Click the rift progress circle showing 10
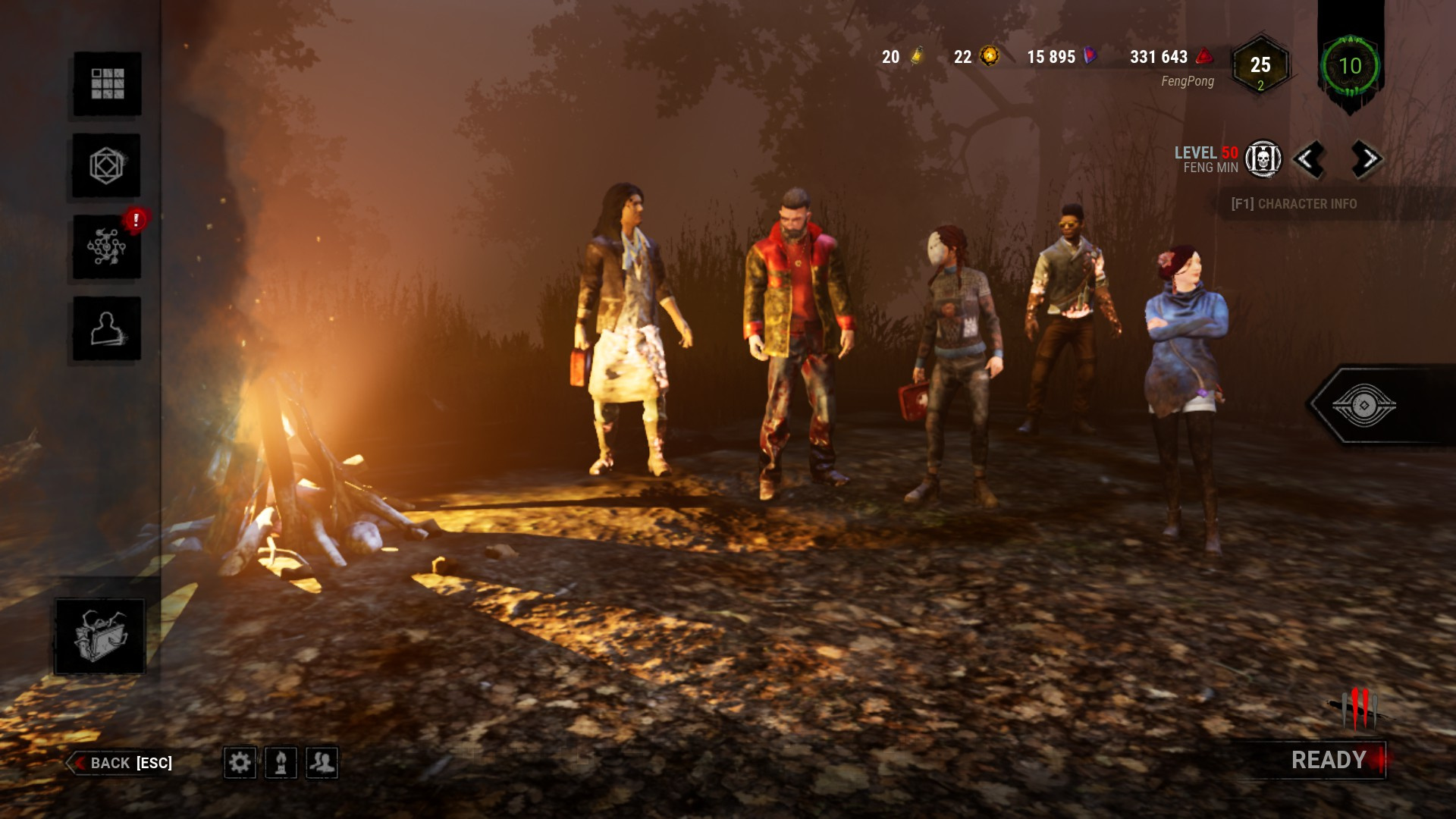This screenshot has width=1456, height=819. 1352,67
